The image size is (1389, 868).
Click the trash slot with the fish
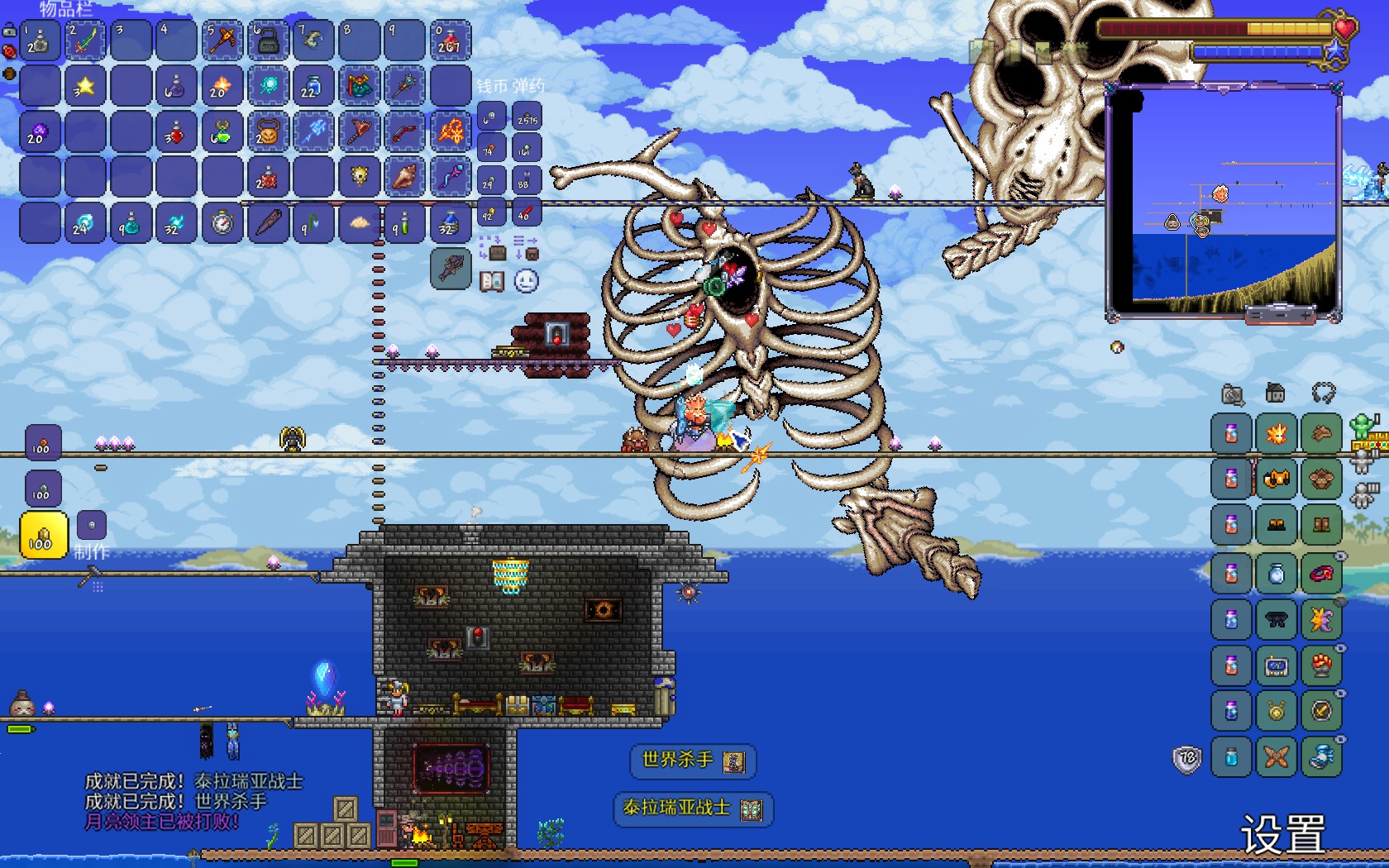click(451, 268)
